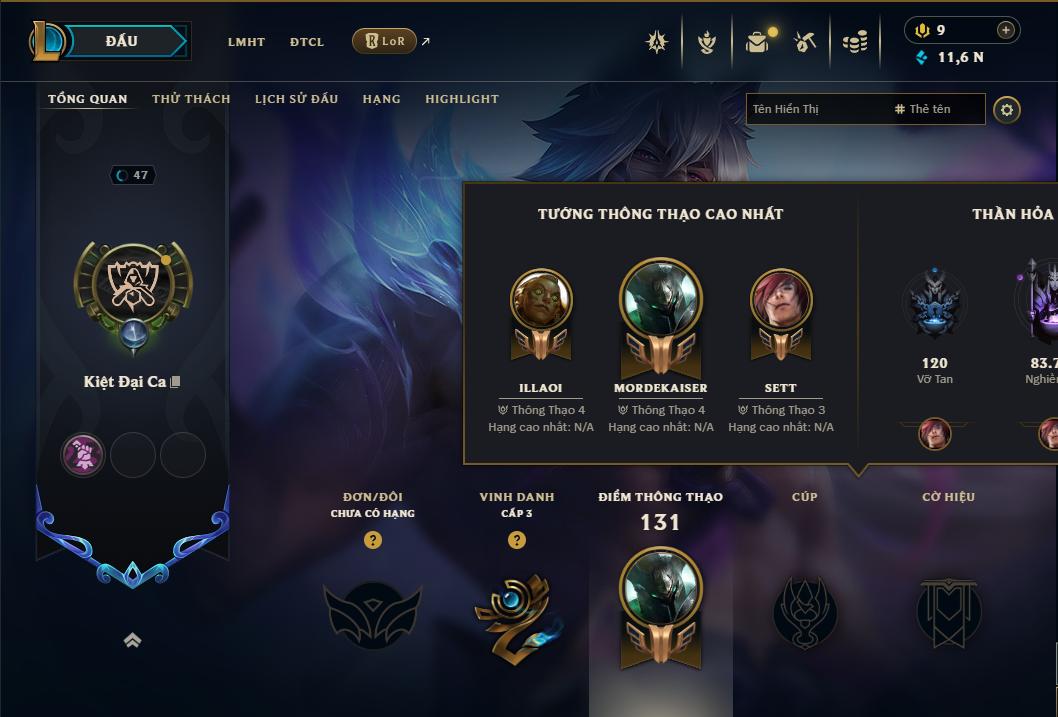Viewport: 1058px width, 717px height.
Task: Open the ĐTCL menu entry
Action: point(307,42)
